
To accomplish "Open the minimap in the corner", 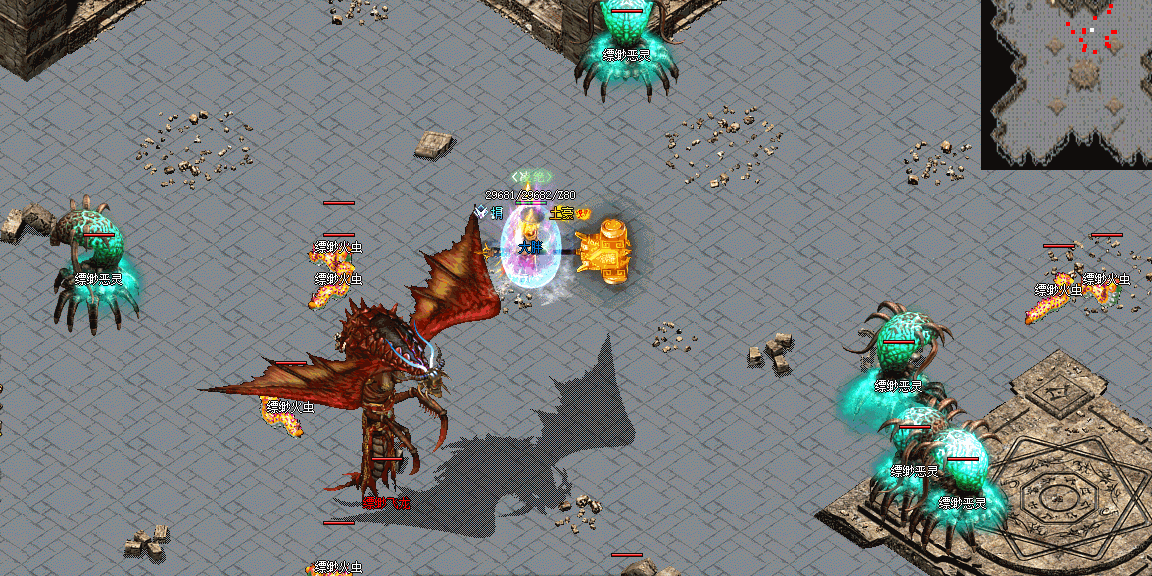I will (x=1067, y=84).
